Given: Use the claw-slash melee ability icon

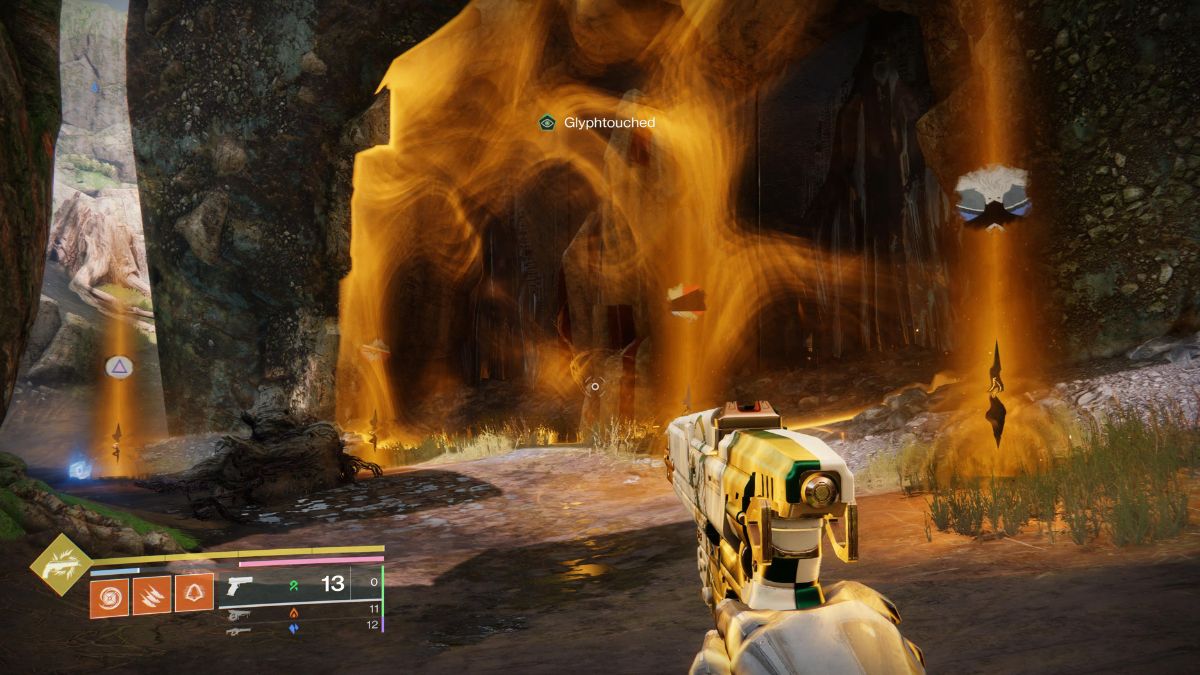Looking at the screenshot, I should 152,595.
